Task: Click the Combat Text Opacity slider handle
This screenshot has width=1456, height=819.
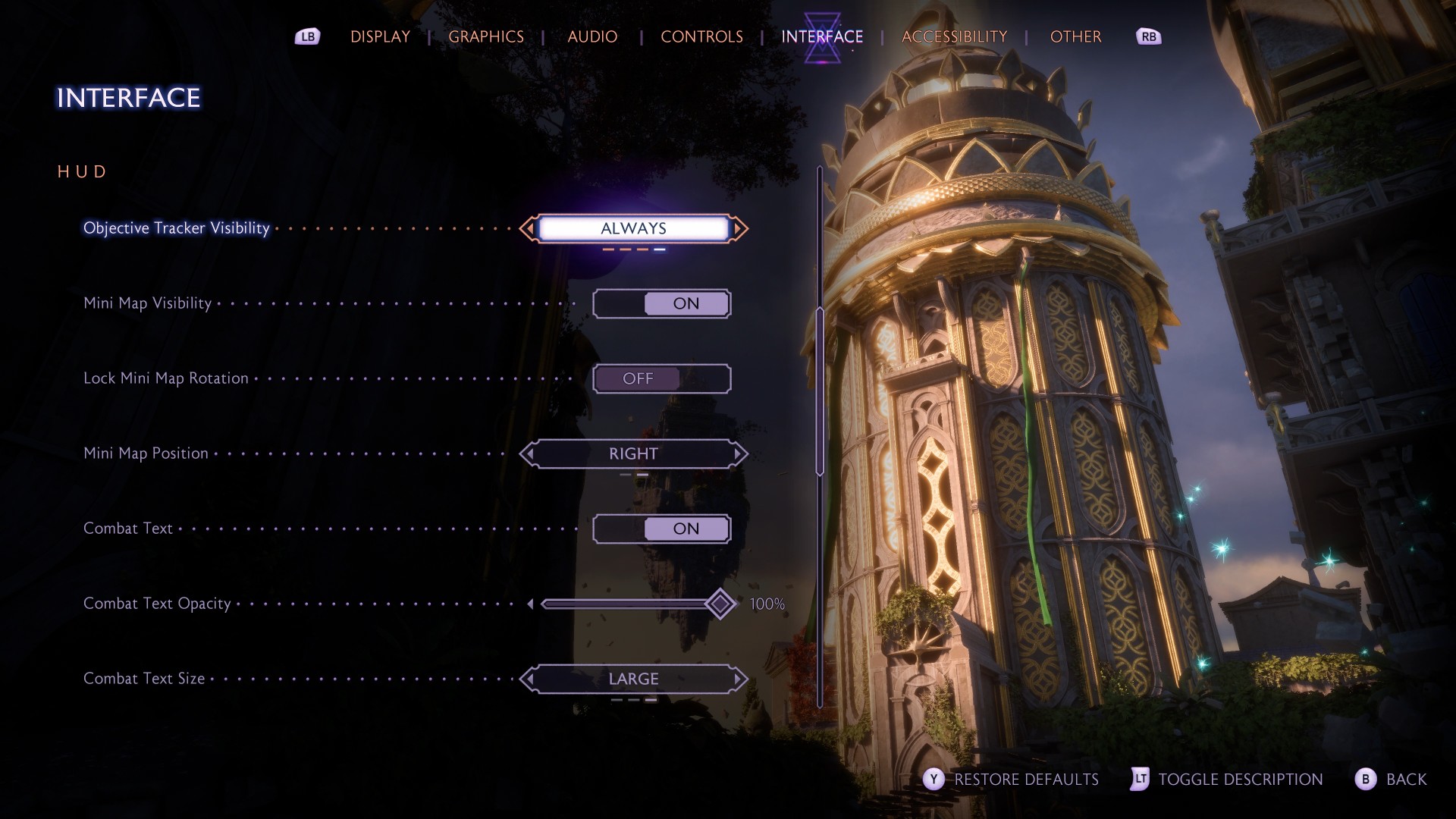Action: pos(720,604)
